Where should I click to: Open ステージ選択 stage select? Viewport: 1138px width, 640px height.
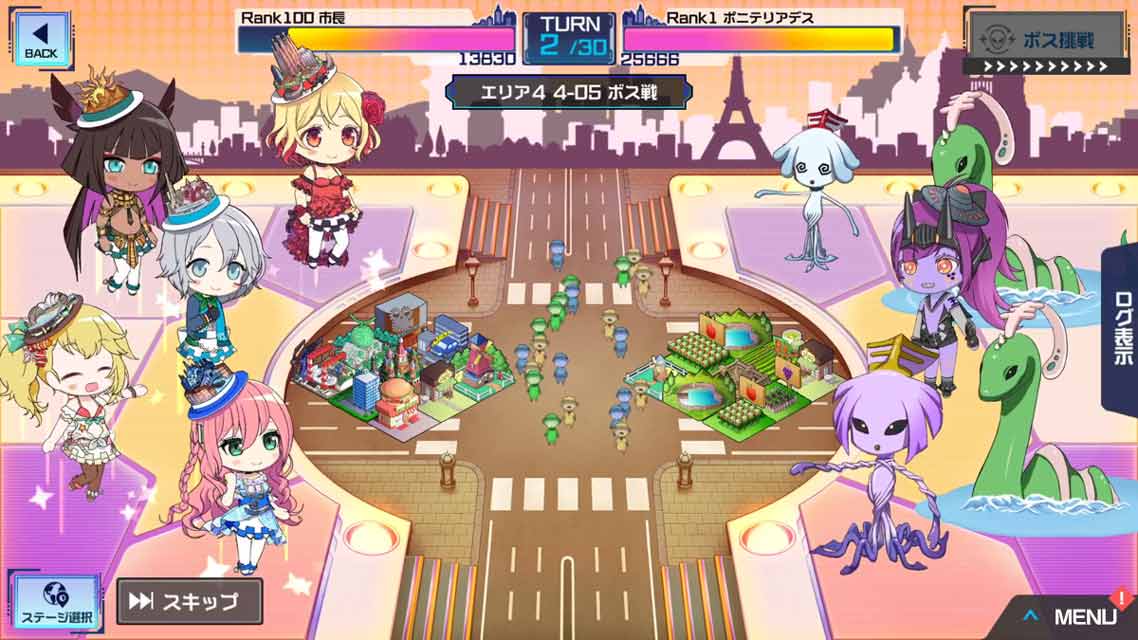point(55,603)
